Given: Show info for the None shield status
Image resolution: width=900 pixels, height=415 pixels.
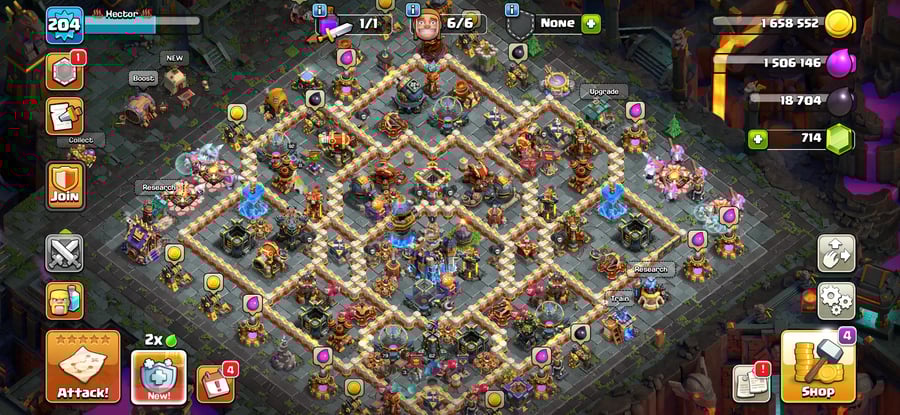Looking at the screenshot, I should tap(512, 10).
